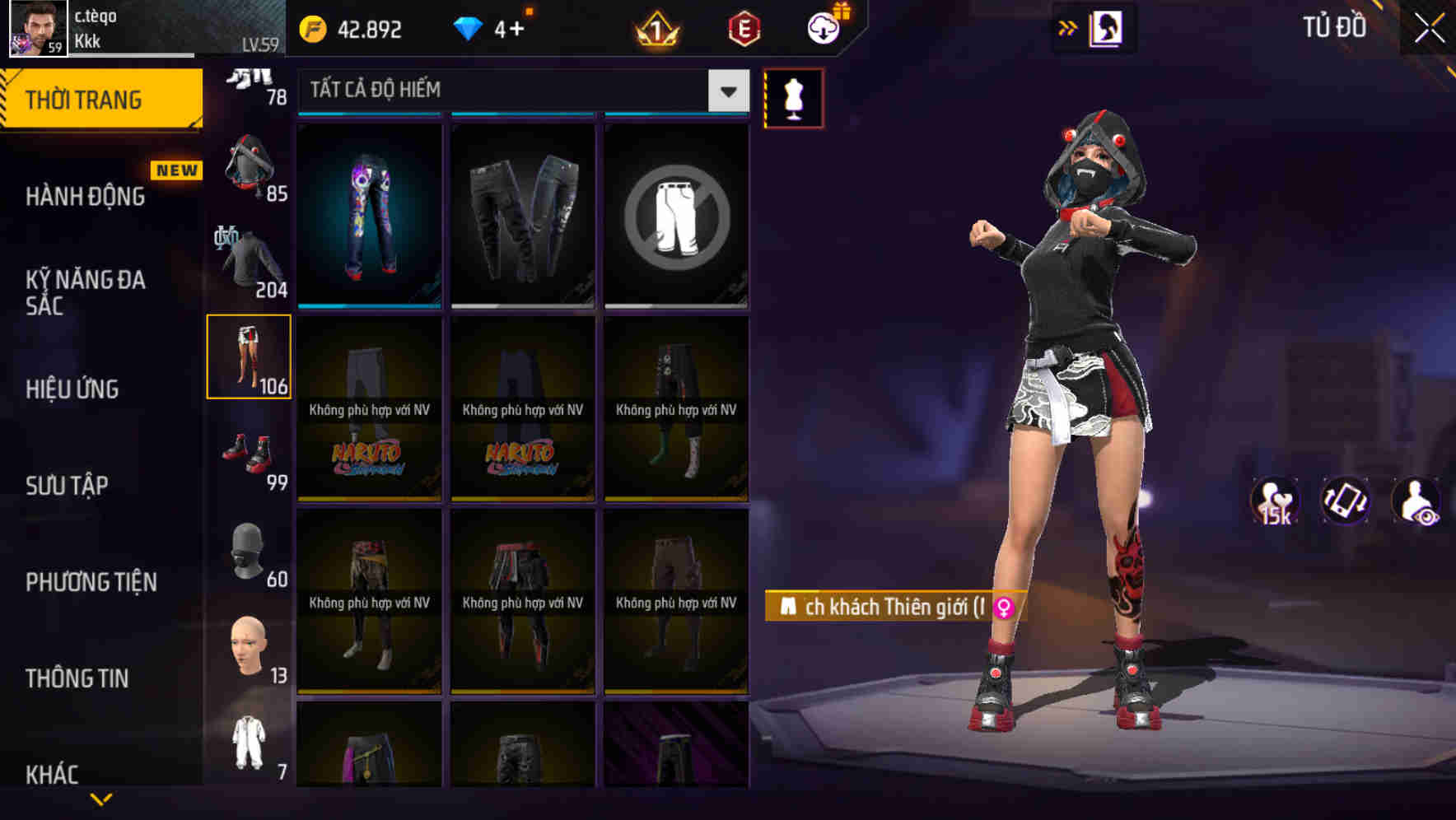Open the TẤT CẢ ĐỘ HIẾM rarity dropdown
1456x820 pixels.
point(519,90)
